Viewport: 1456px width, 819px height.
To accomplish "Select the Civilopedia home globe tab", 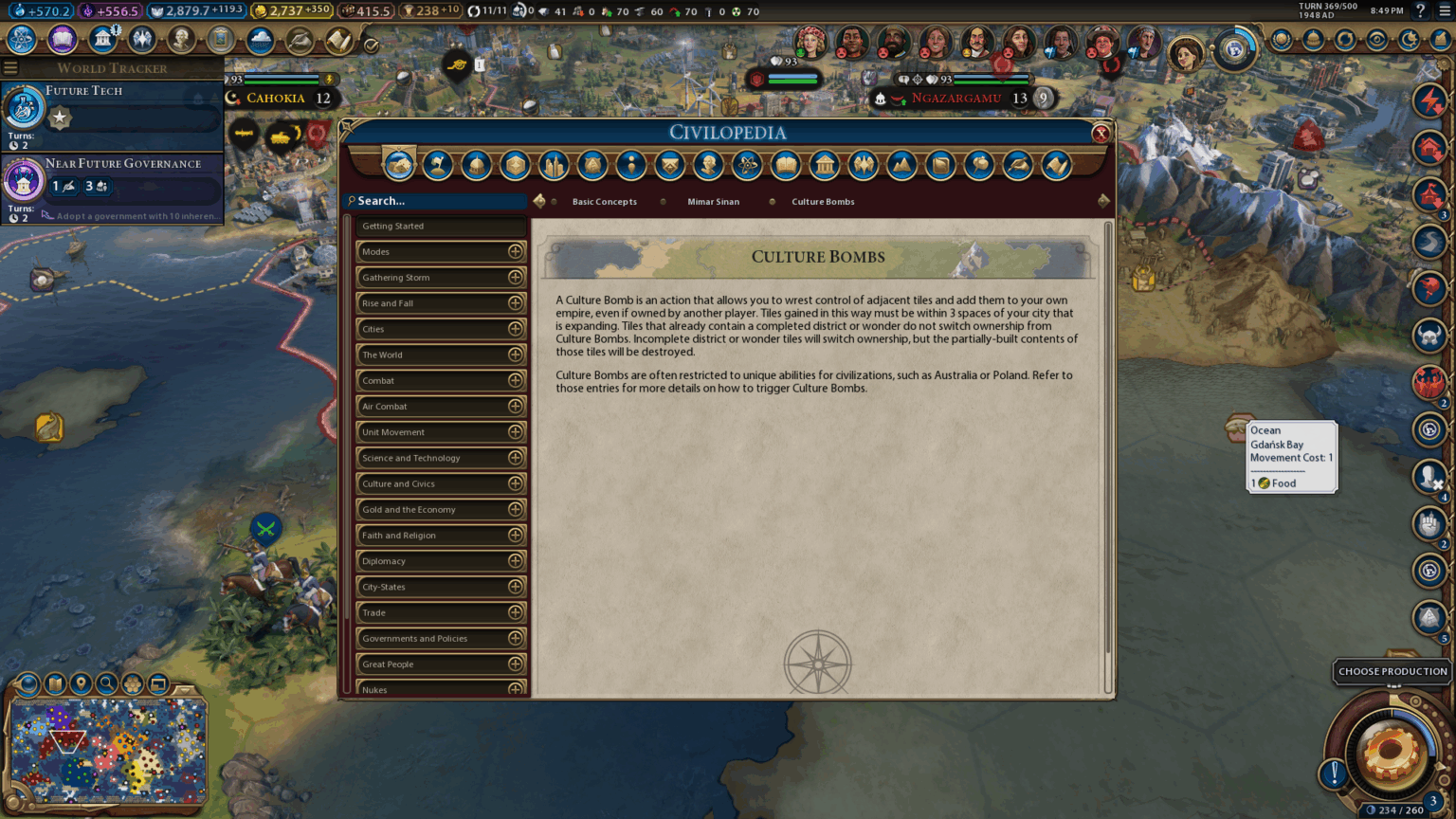I will click(x=399, y=165).
